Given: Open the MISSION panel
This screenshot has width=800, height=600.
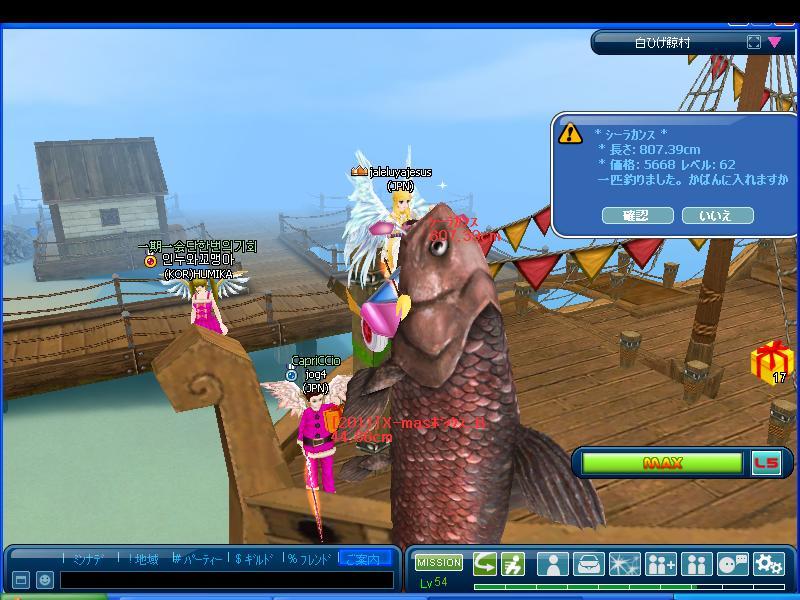Looking at the screenshot, I should coord(439,563).
